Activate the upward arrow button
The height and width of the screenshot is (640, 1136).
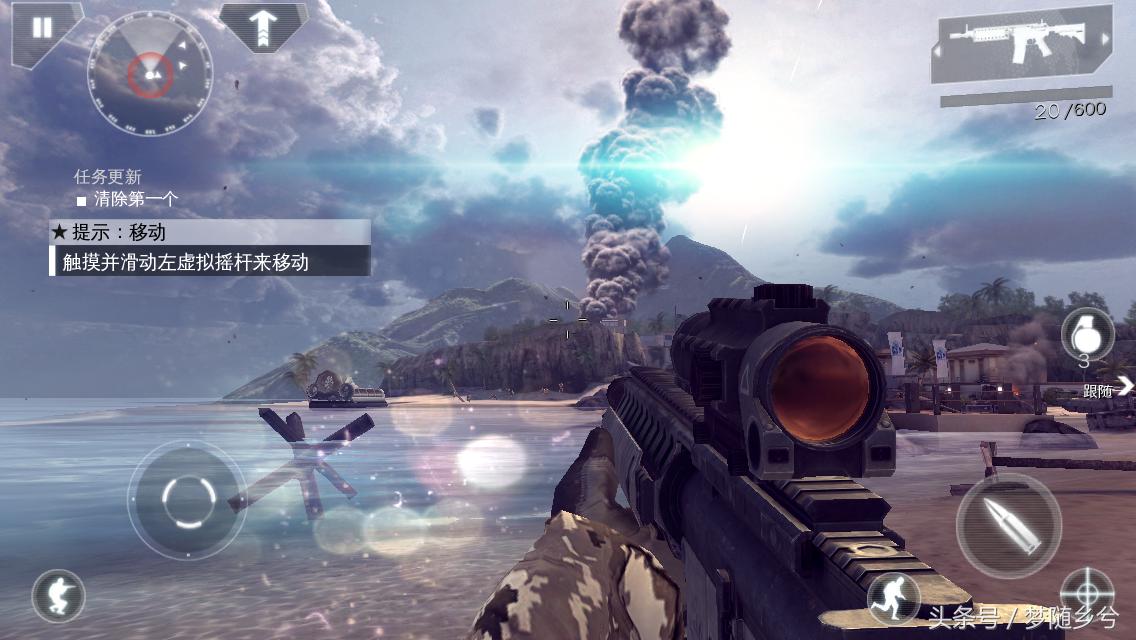pos(262,25)
